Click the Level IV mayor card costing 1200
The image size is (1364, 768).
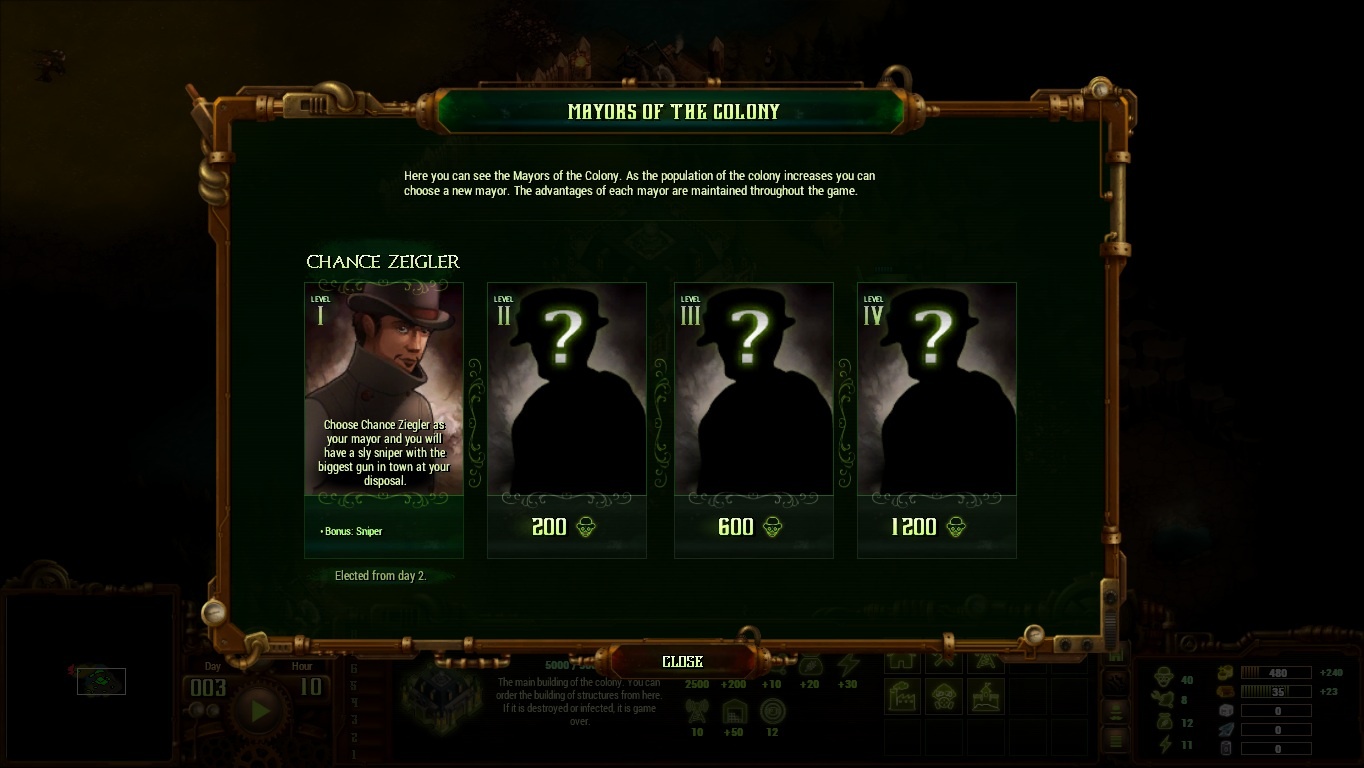coord(936,418)
